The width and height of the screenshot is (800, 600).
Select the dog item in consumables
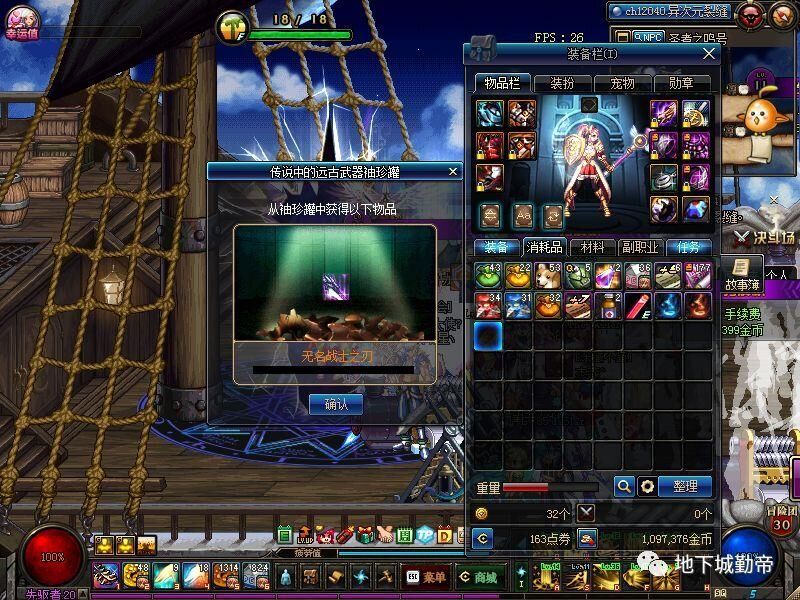pyautogui.click(x=547, y=275)
